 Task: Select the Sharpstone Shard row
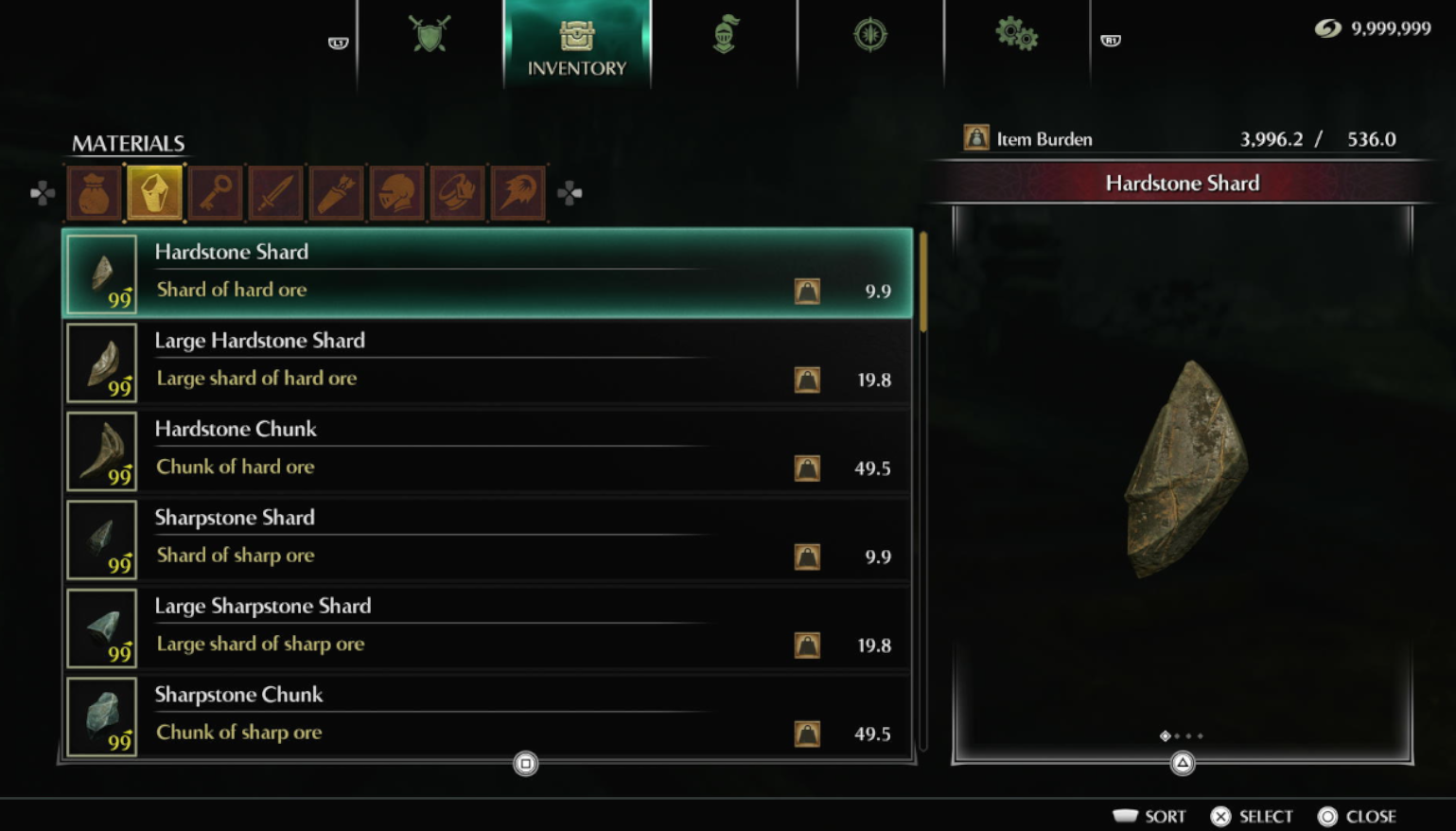click(x=487, y=539)
